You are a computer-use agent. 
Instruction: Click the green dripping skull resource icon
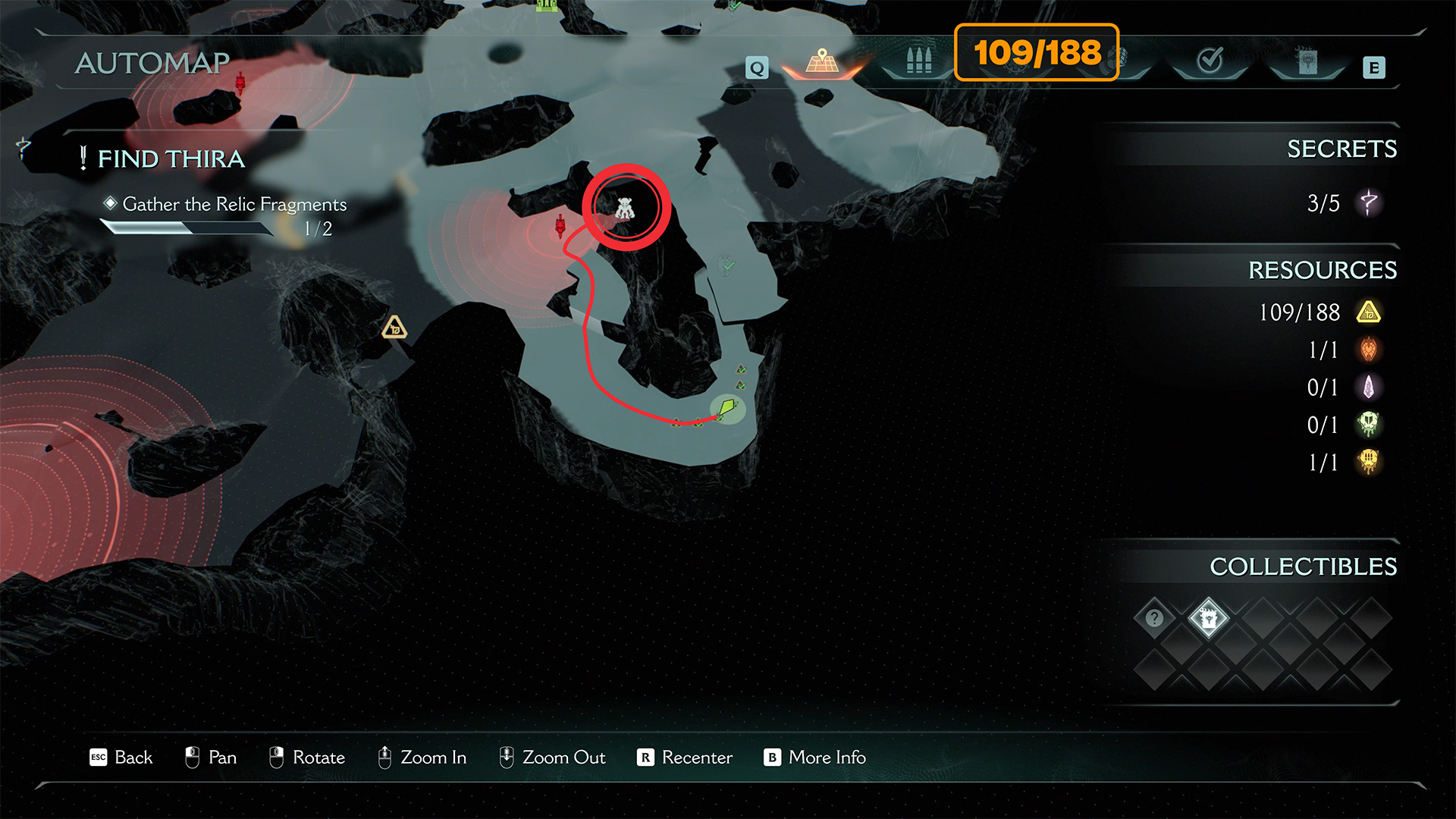pyautogui.click(x=1369, y=425)
